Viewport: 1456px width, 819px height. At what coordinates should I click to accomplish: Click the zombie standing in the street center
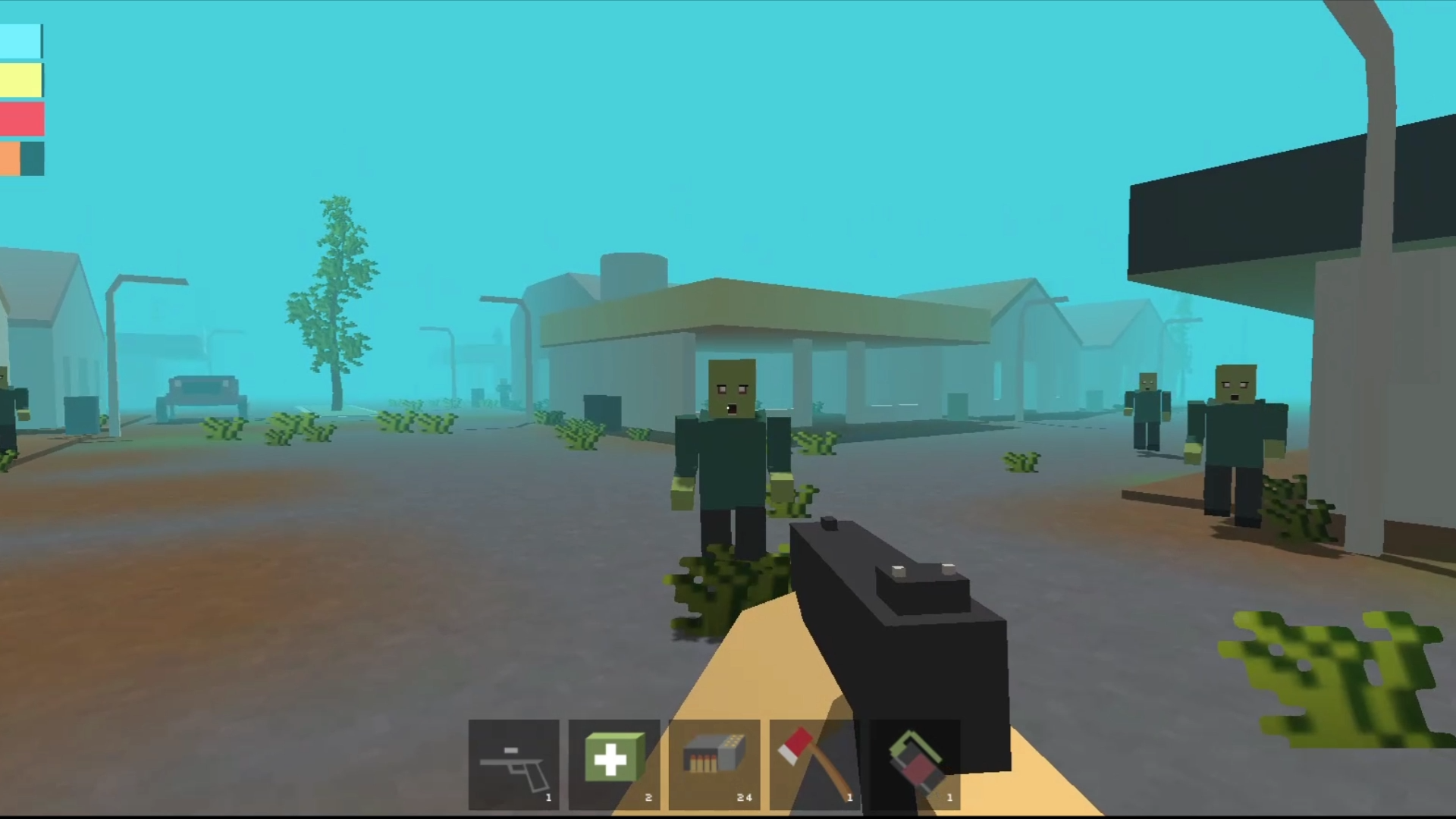click(x=730, y=447)
